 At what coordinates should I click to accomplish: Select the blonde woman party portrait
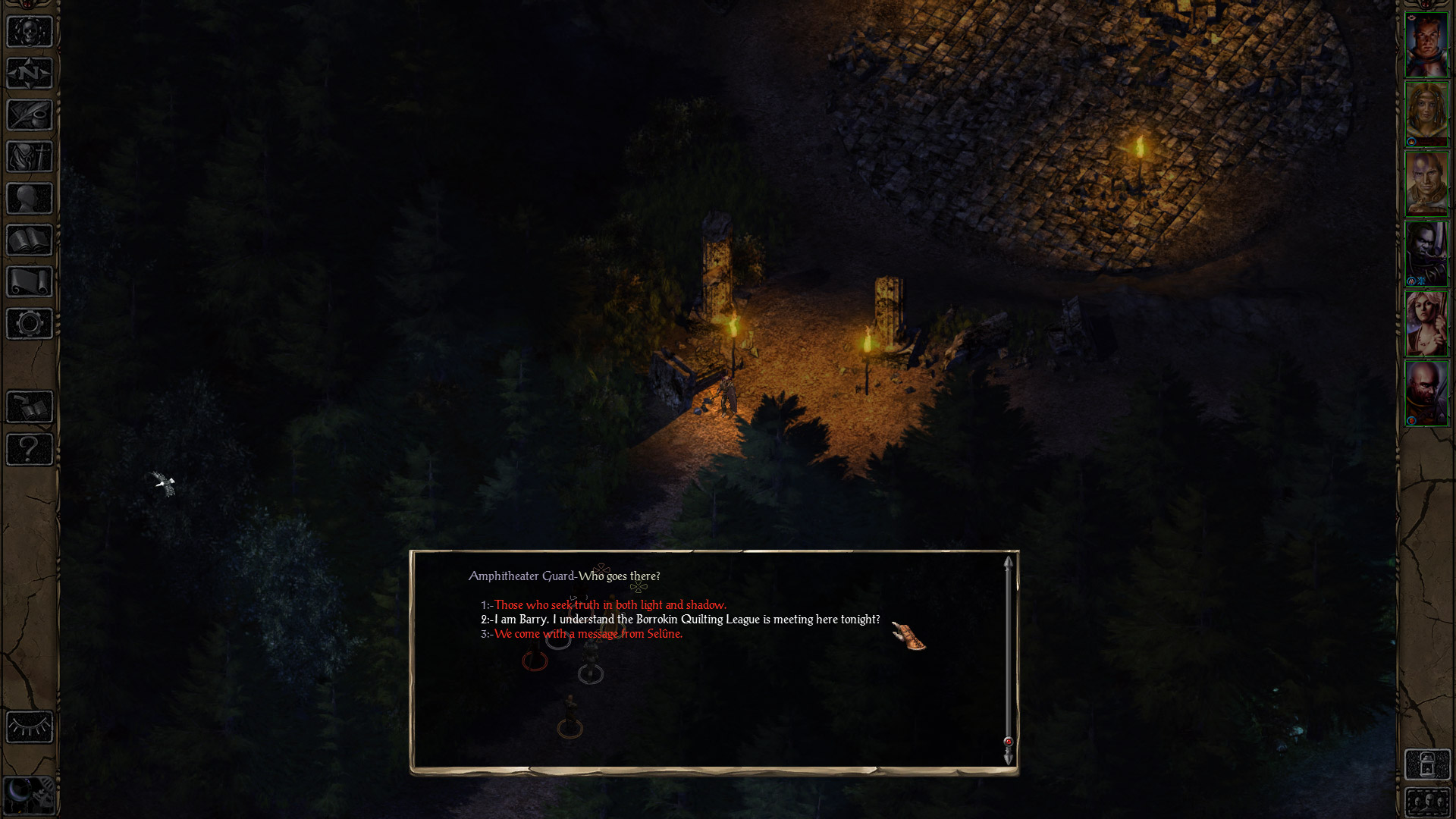(x=1426, y=115)
